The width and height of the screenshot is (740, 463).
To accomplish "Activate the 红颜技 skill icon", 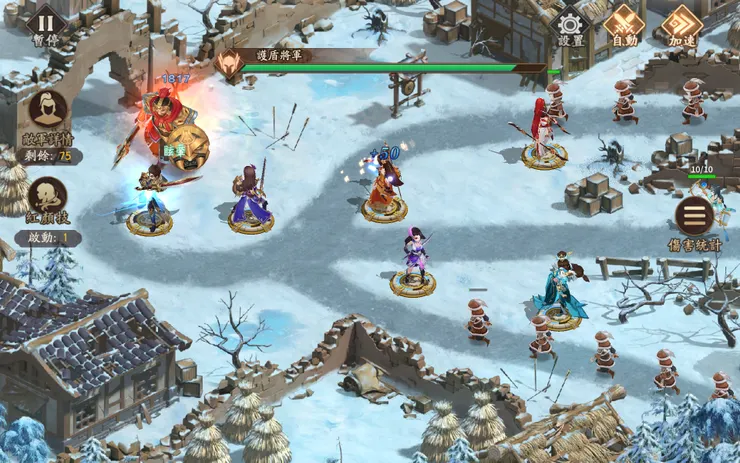I will (x=47, y=198).
